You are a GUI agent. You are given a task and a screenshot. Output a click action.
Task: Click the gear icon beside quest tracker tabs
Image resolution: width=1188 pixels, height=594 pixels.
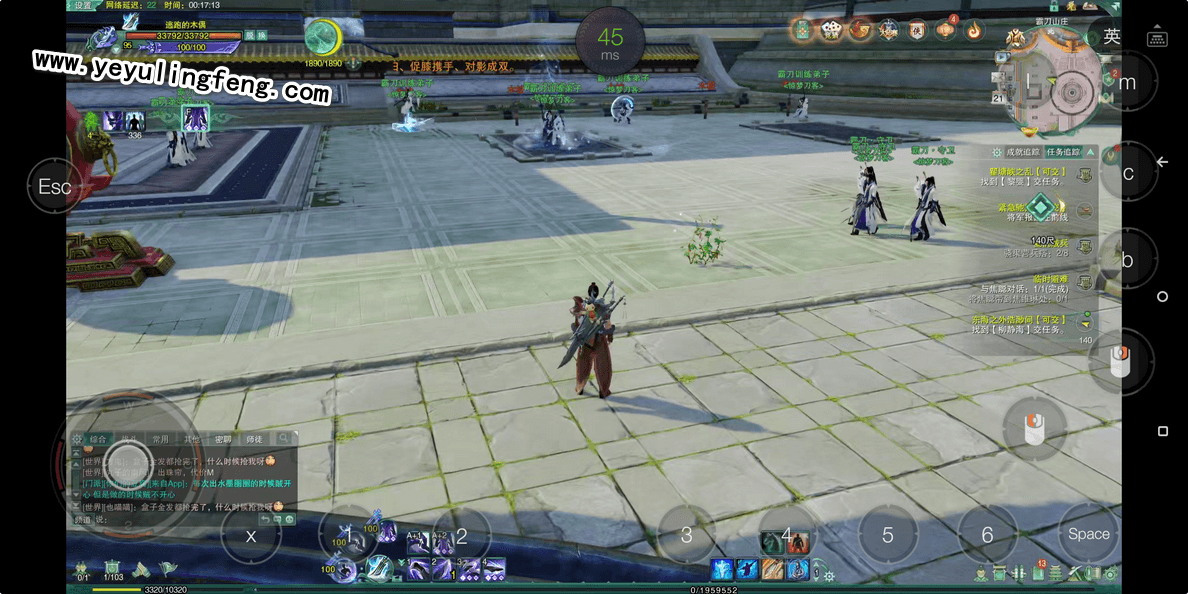point(997,152)
